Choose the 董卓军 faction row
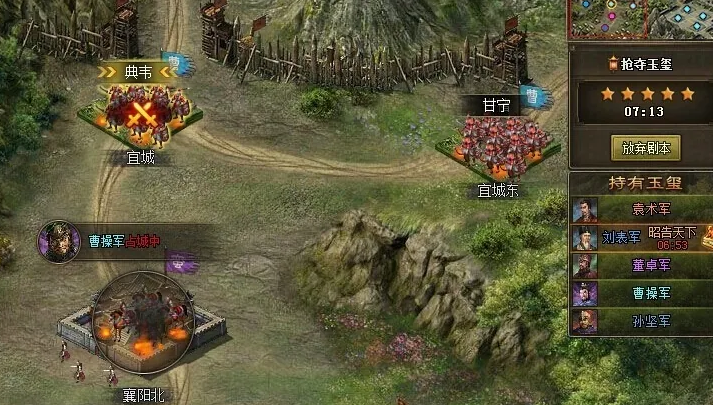 coord(642,265)
